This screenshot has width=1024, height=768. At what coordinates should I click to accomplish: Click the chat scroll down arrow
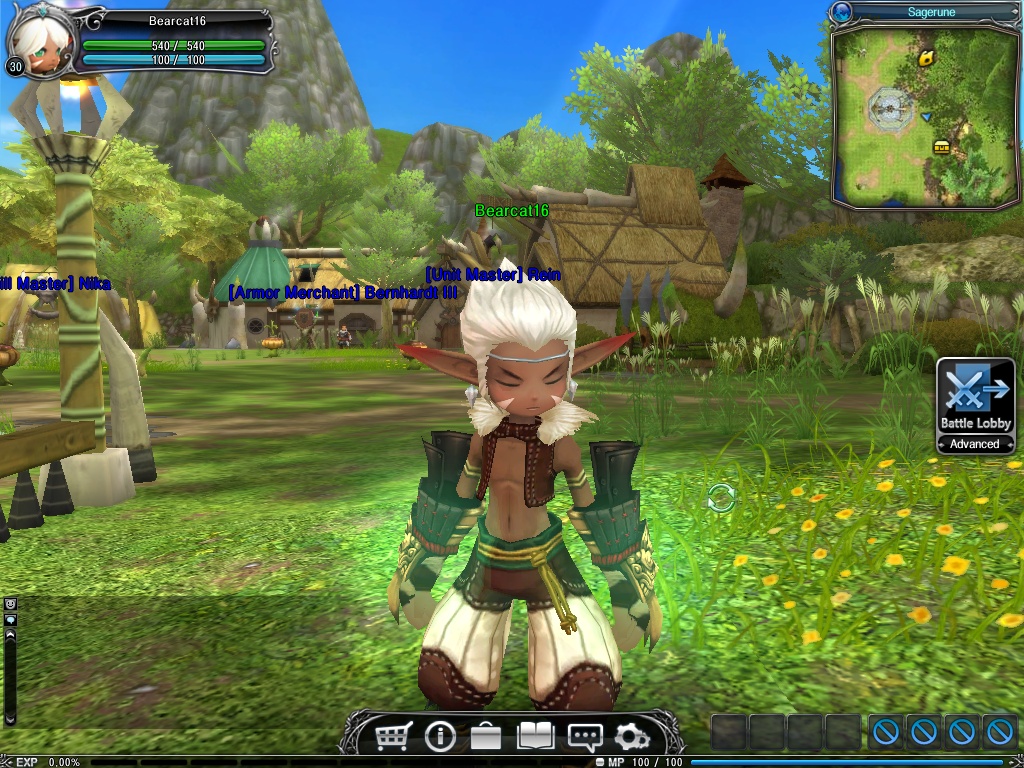[x=11, y=718]
